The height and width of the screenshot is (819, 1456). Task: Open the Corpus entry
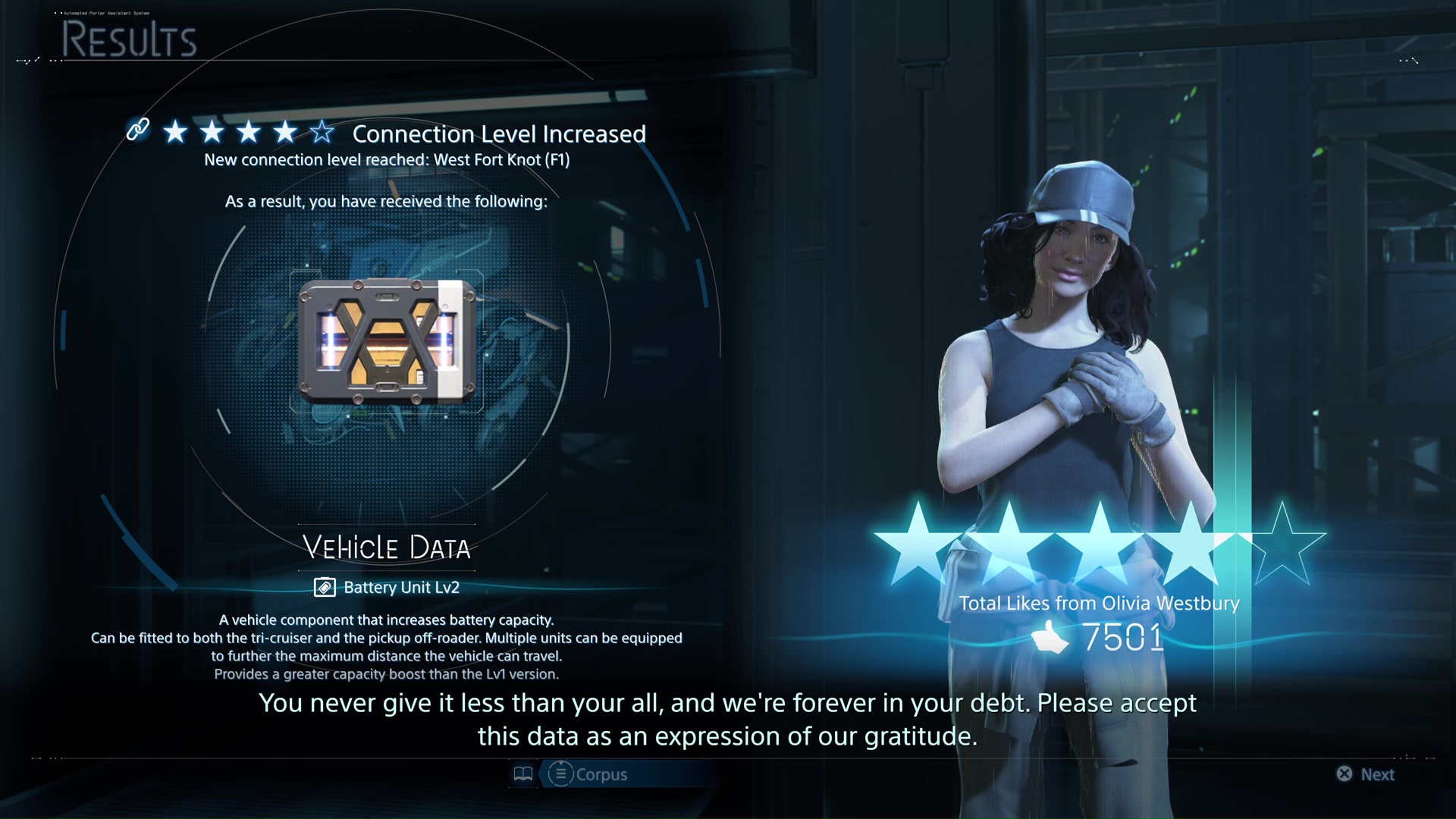click(x=588, y=774)
